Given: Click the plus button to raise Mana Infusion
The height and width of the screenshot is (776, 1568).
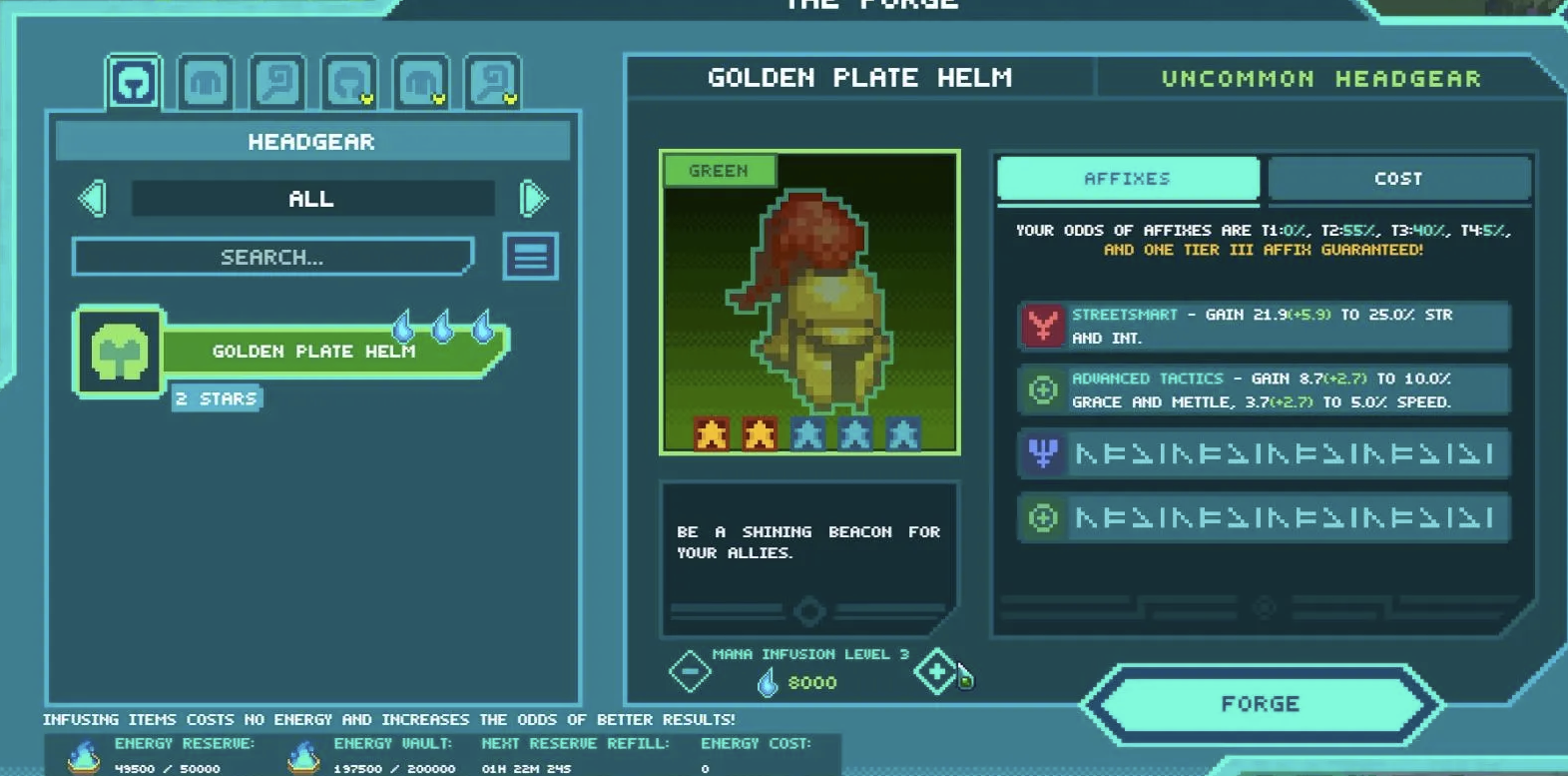Looking at the screenshot, I should pos(934,670).
